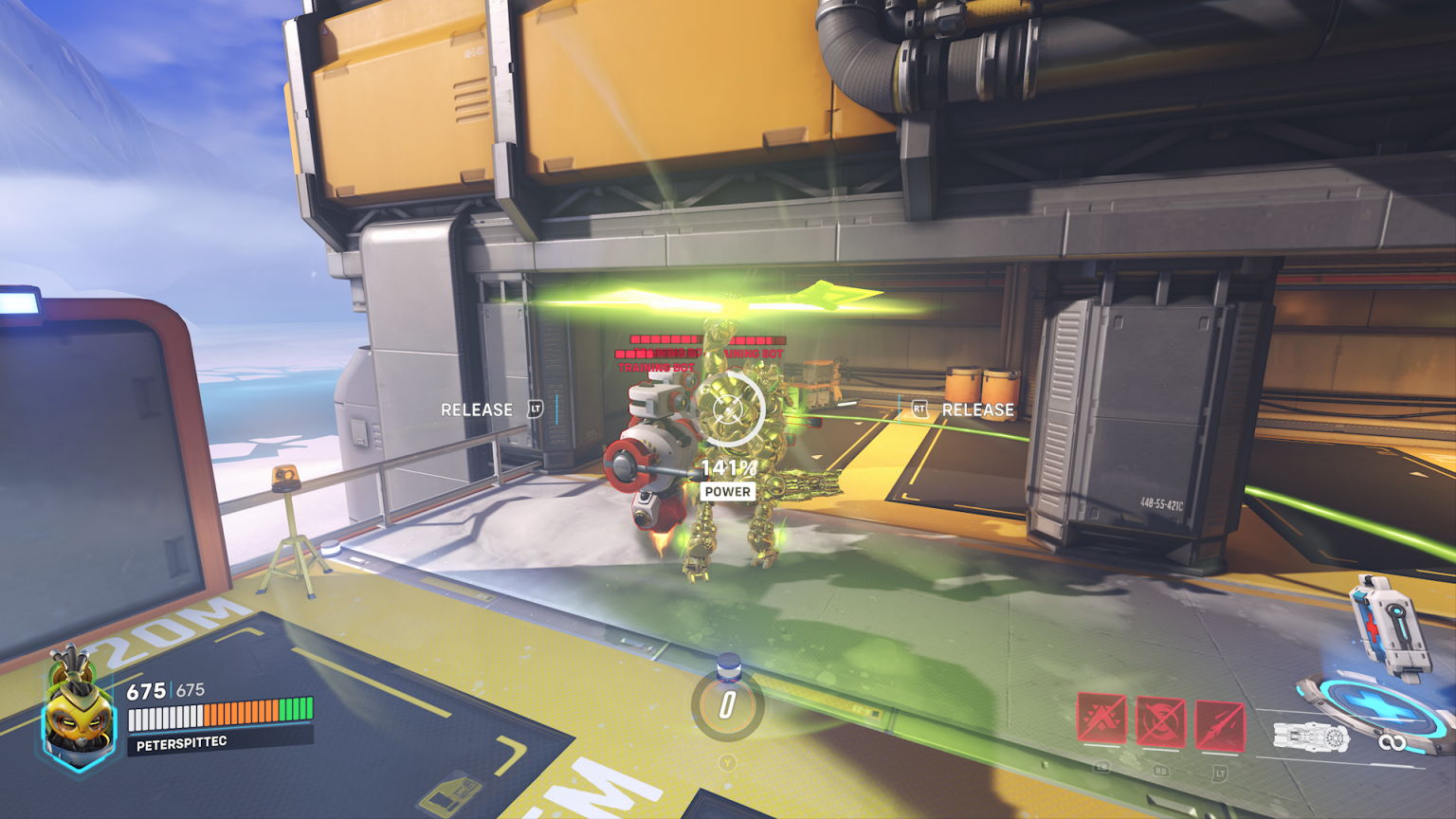This screenshot has width=1456, height=819.
Task: Click the RT badge beside right RELEASE
Action: pyautogui.click(x=917, y=409)
